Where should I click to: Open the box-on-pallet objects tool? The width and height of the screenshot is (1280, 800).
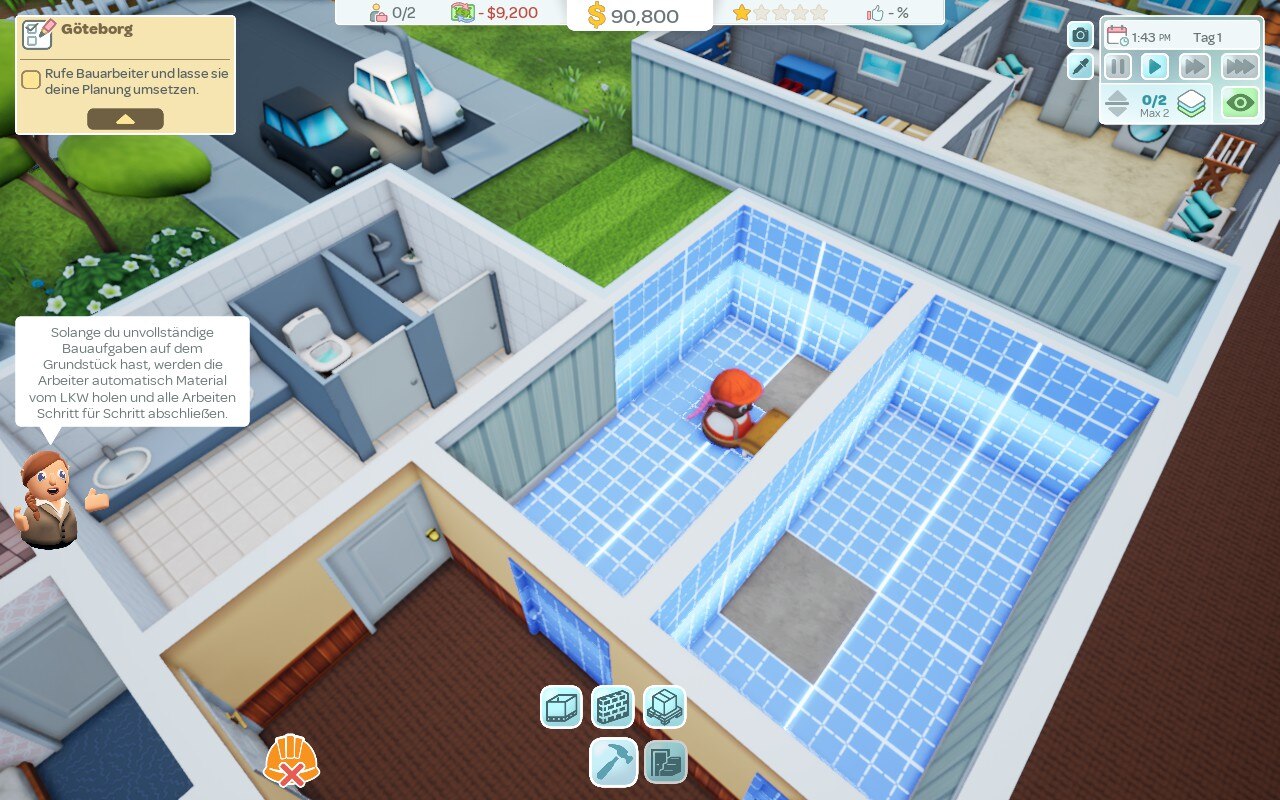pyautogui.click(x=664, y=707)
